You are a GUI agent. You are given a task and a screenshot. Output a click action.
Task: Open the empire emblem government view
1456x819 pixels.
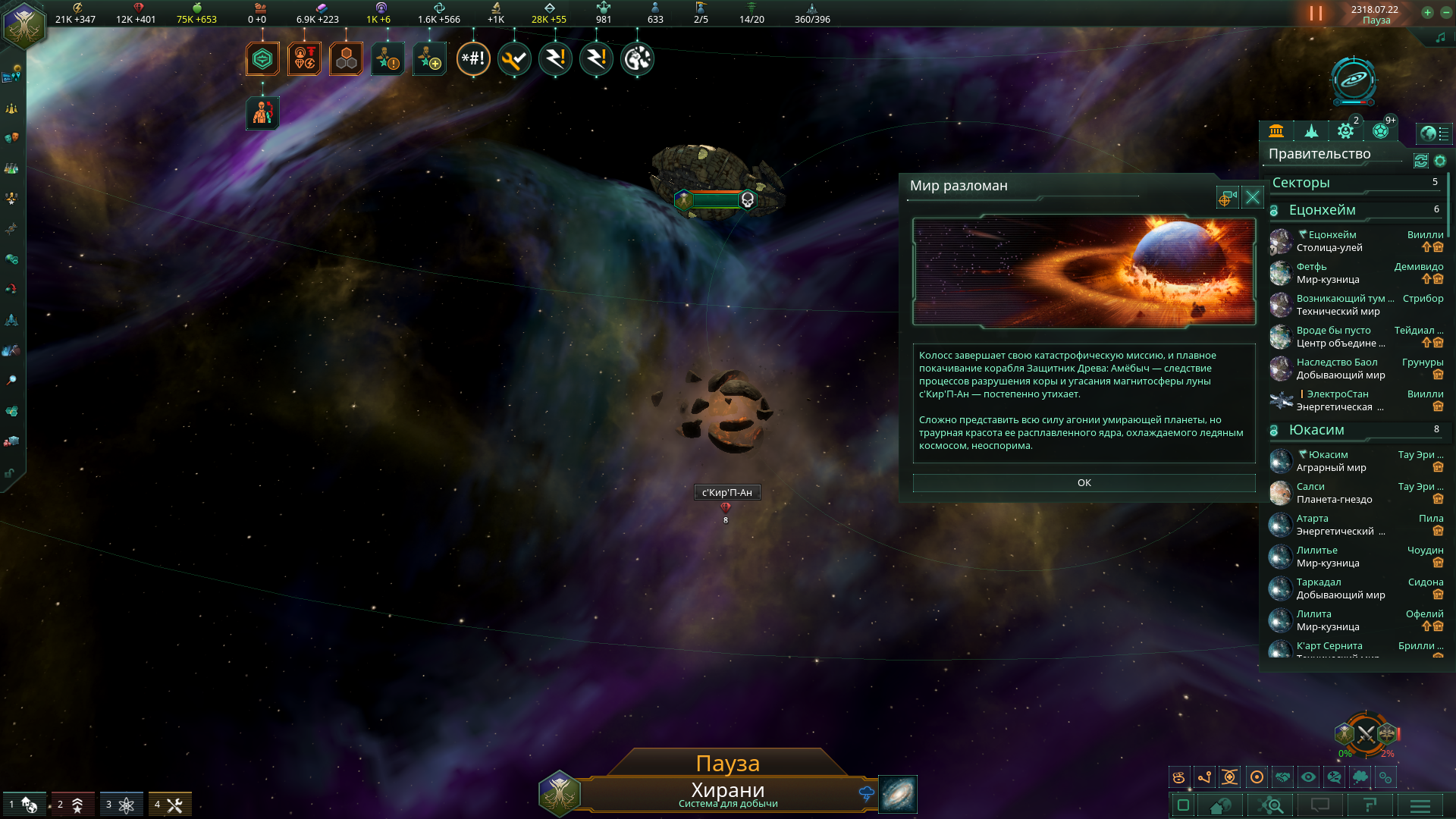click(24, 24)
